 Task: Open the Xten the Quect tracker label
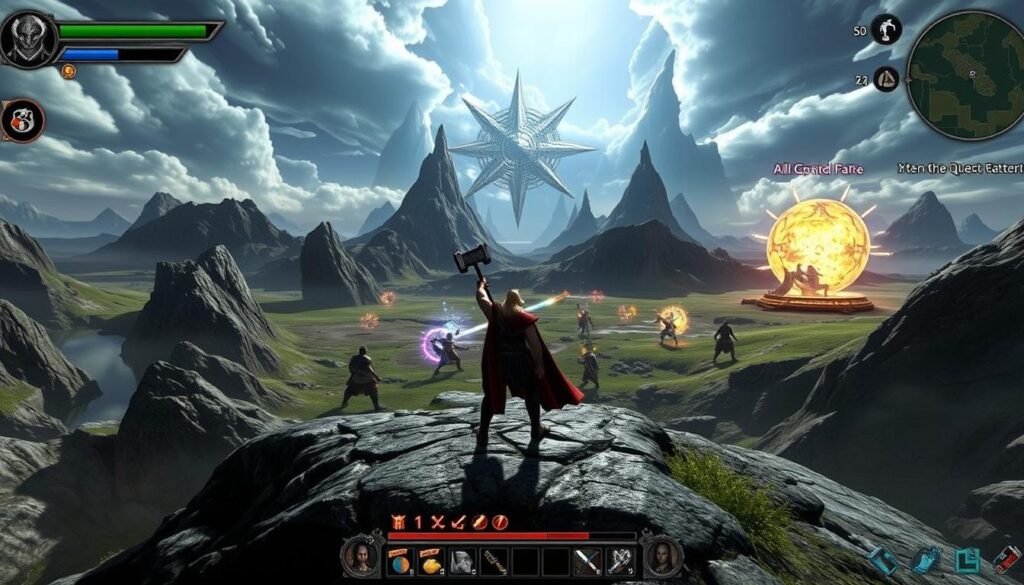point(952,169)
